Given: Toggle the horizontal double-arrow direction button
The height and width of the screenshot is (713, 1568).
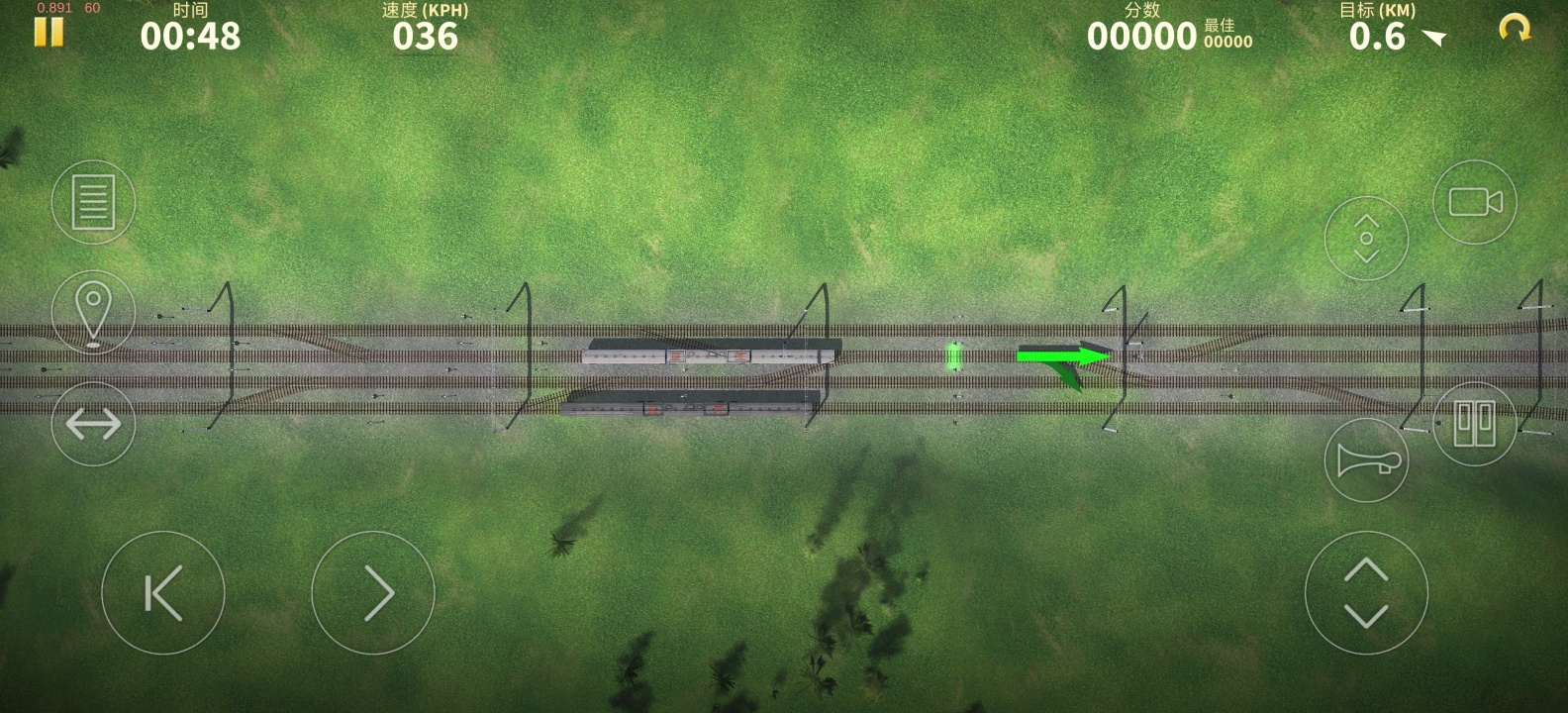Looking at the screenshot, I should (x=93, y=424).
